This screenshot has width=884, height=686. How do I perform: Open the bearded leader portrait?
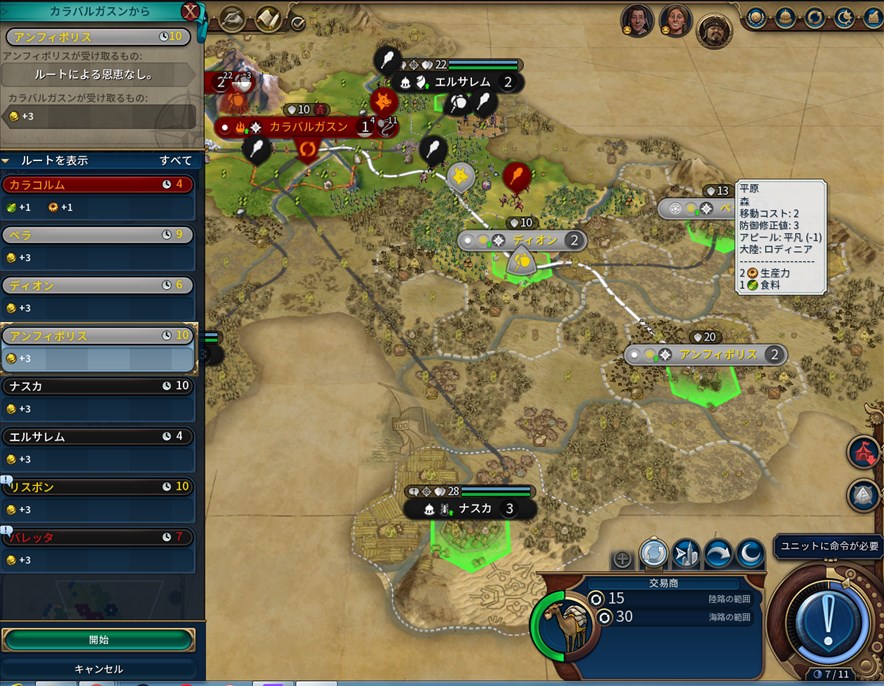pos(714,31)
